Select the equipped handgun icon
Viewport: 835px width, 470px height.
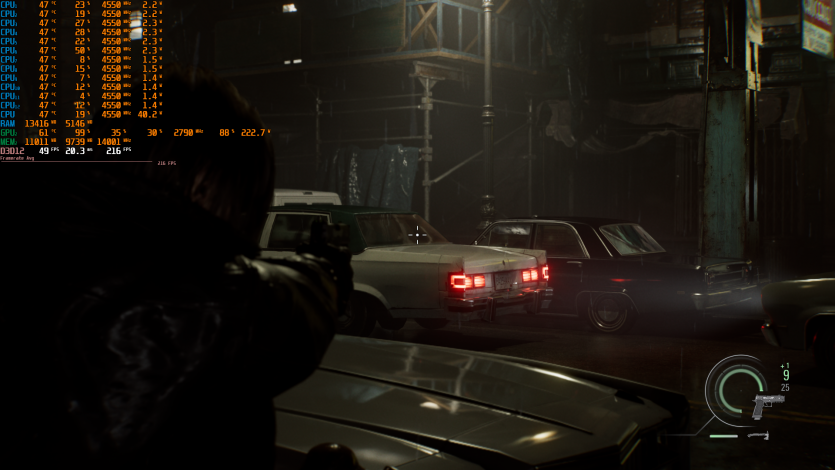pos(767,405)
